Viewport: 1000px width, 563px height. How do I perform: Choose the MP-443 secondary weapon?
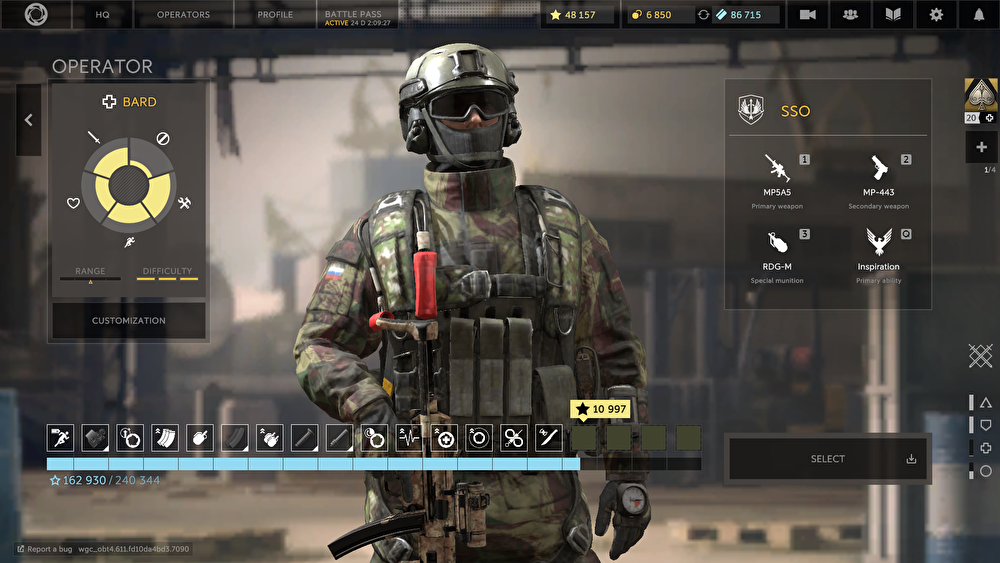[878, 180]
